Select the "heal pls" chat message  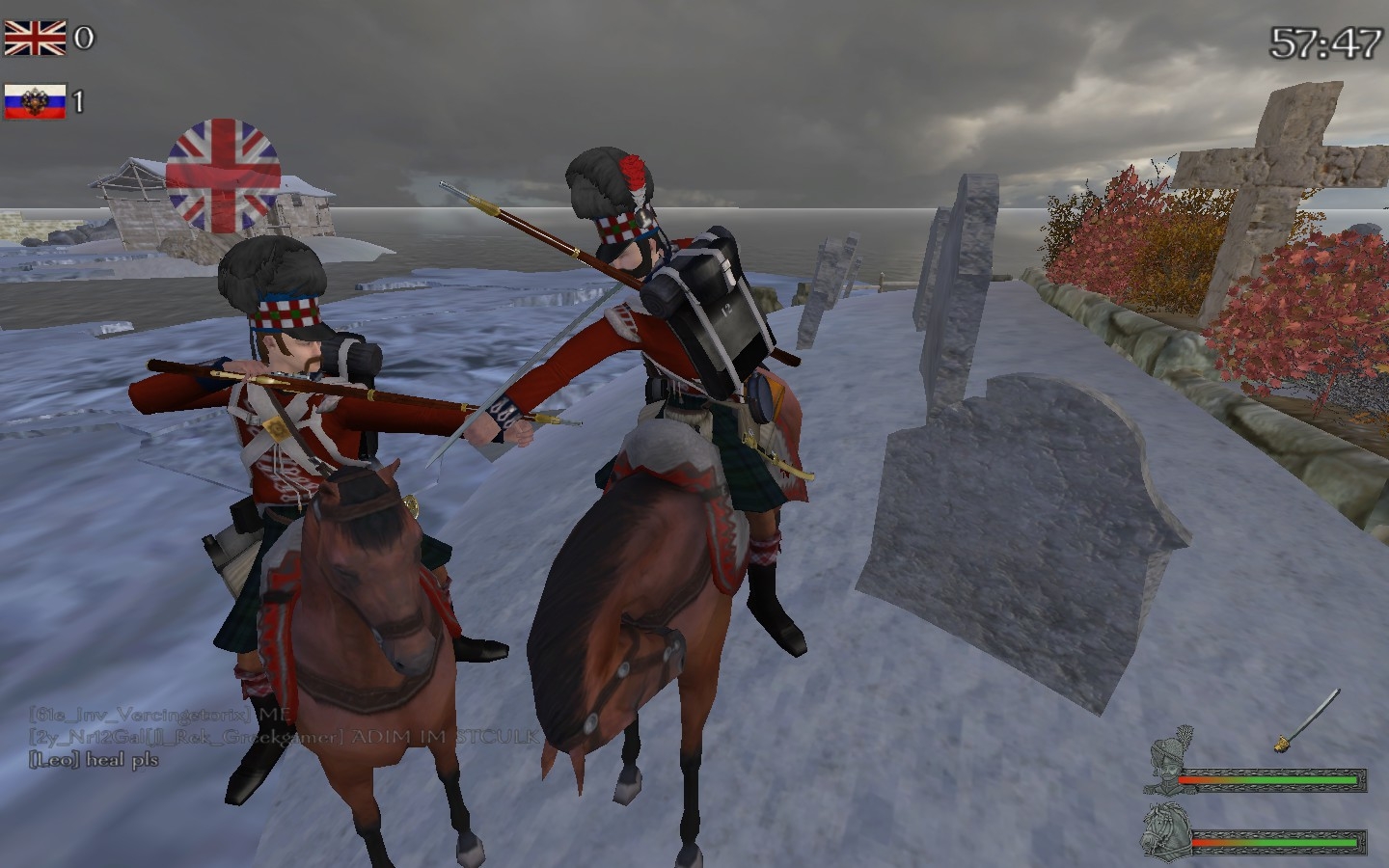coord(95,760)
